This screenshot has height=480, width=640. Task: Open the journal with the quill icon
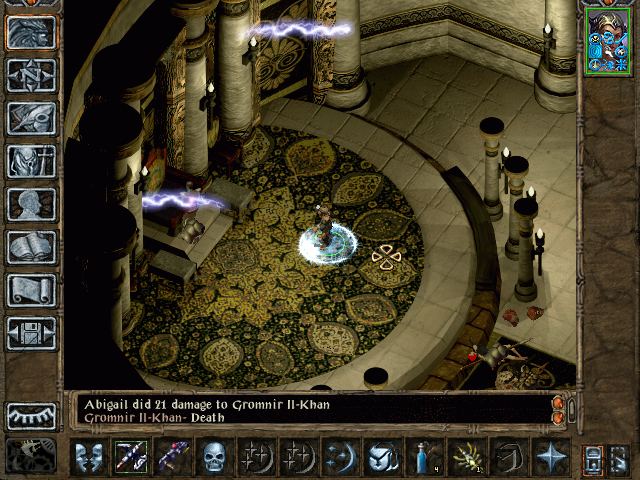[x=32, y=118]
